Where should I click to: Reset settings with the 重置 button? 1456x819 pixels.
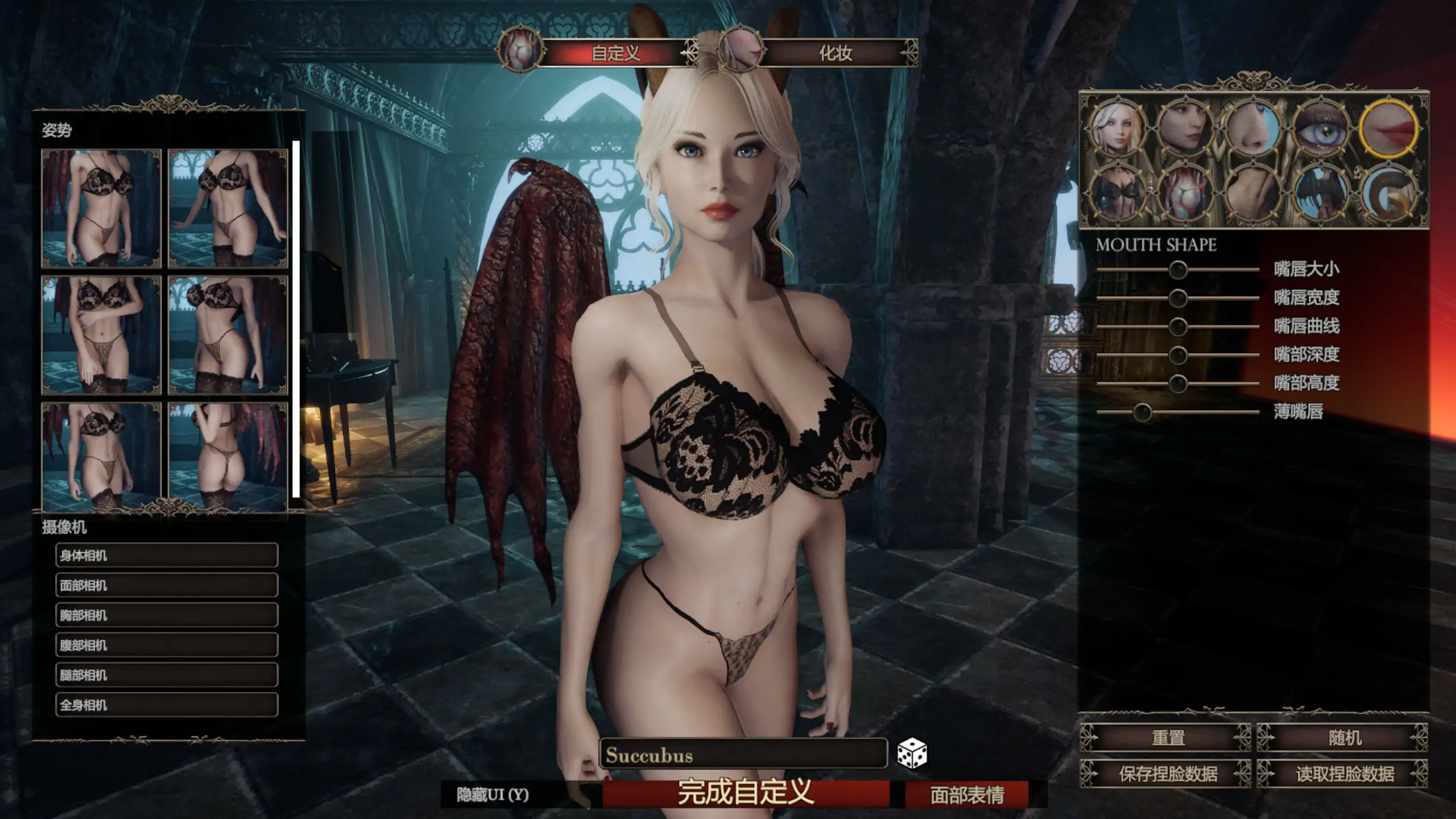point(1168,738)
